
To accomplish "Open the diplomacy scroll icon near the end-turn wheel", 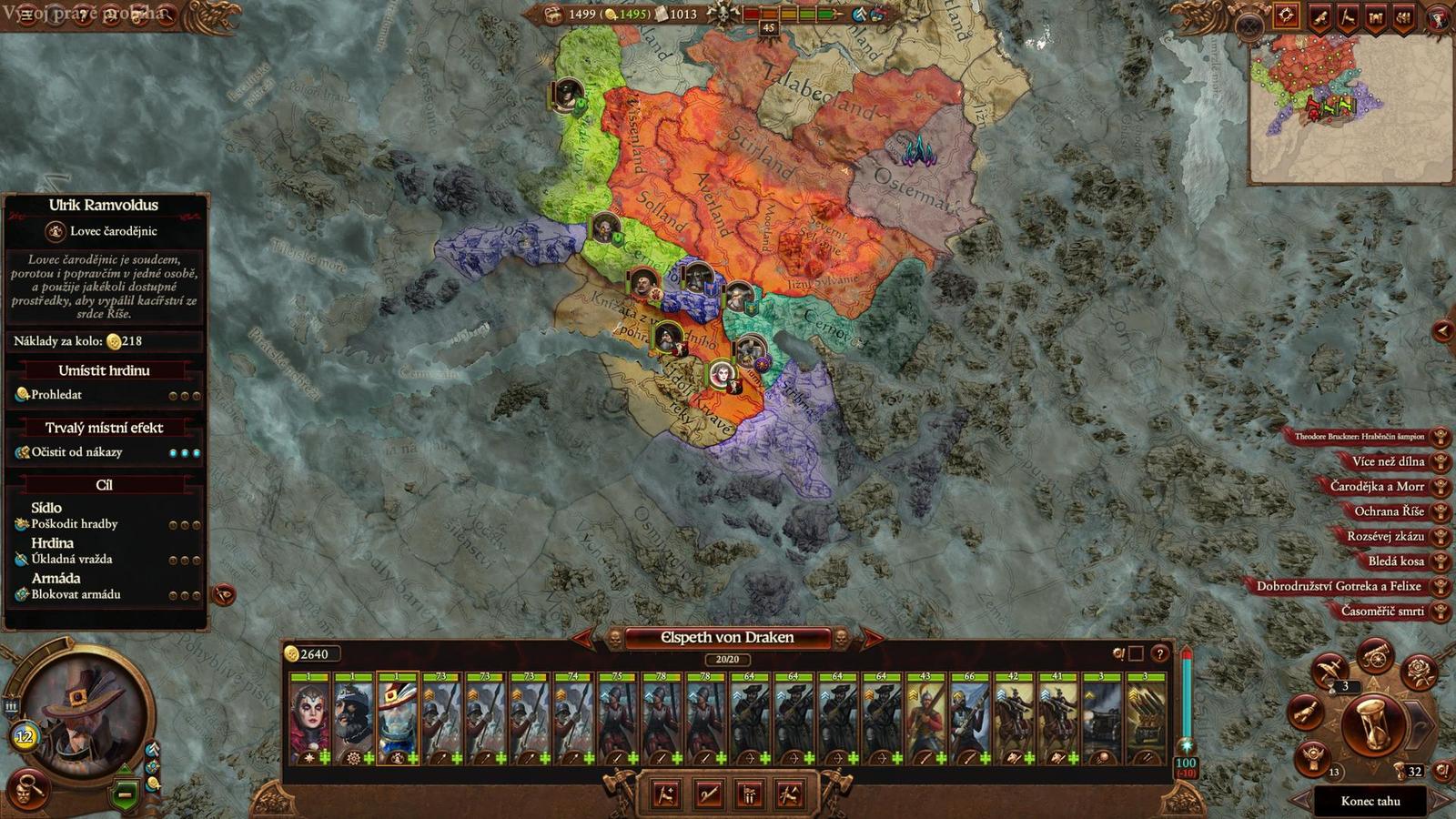I will [1304, 713].
